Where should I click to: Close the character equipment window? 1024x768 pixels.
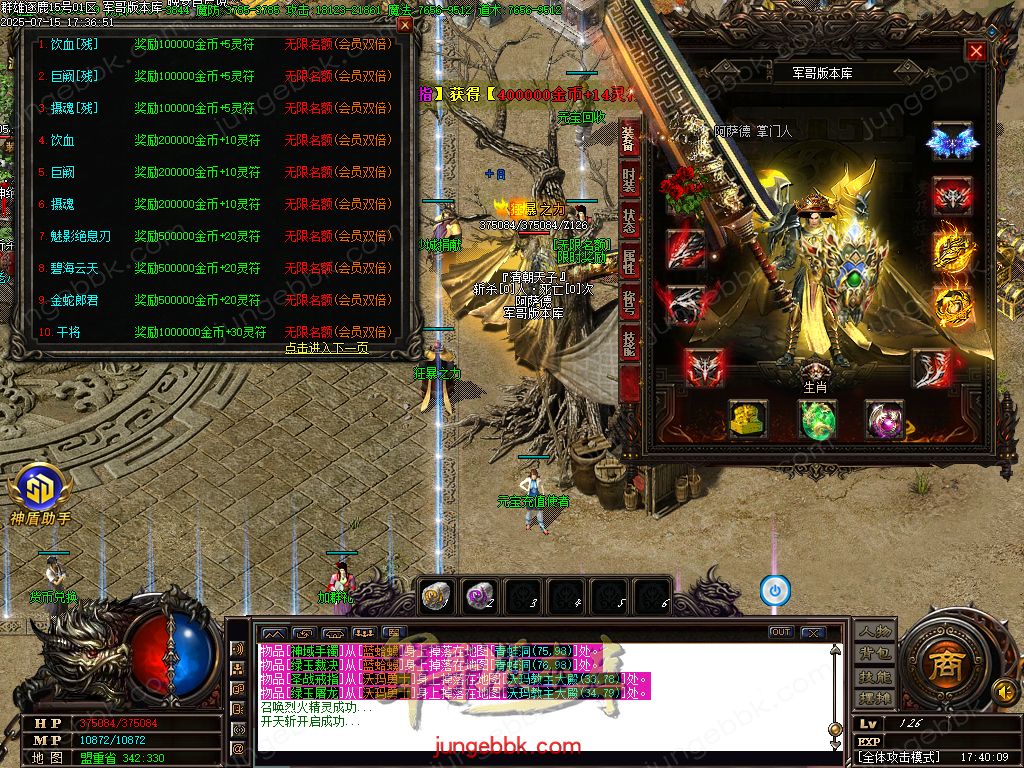coord(976,52)
